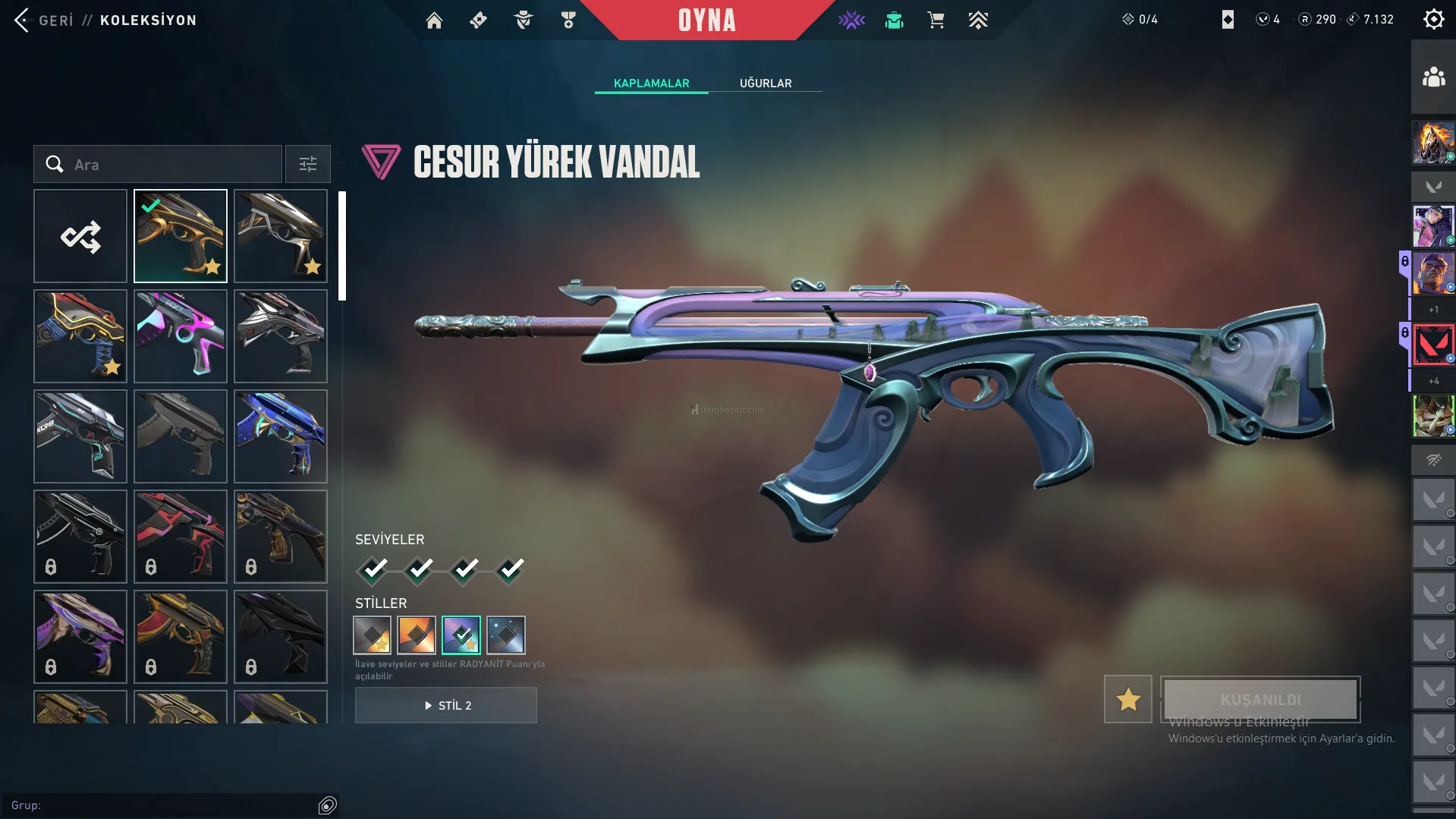
Task: Open the settings gear
Action: pos(1433,19)
